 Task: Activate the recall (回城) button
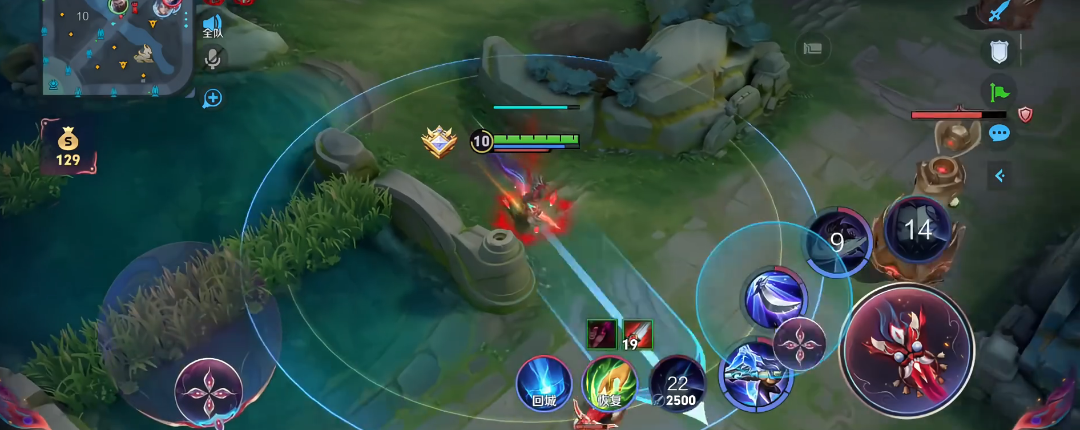pyautogui.click(x=543, y=383)
